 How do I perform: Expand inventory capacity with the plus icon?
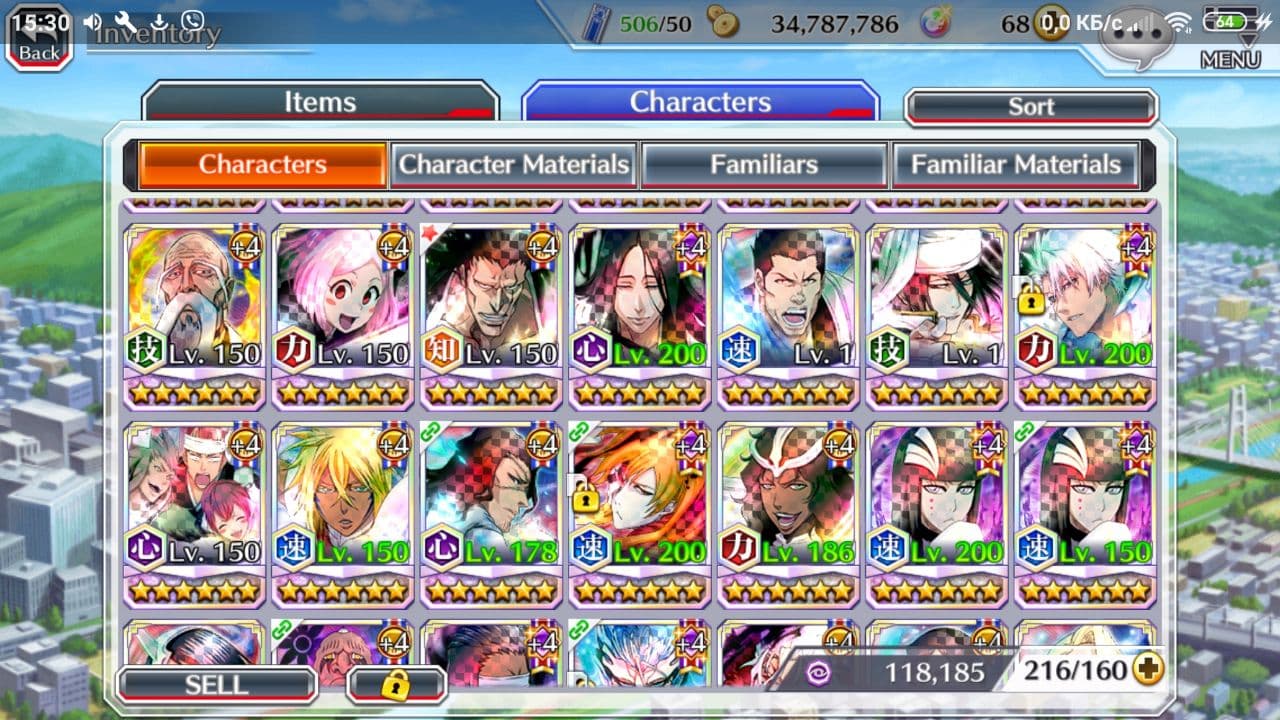(1148, 670)
